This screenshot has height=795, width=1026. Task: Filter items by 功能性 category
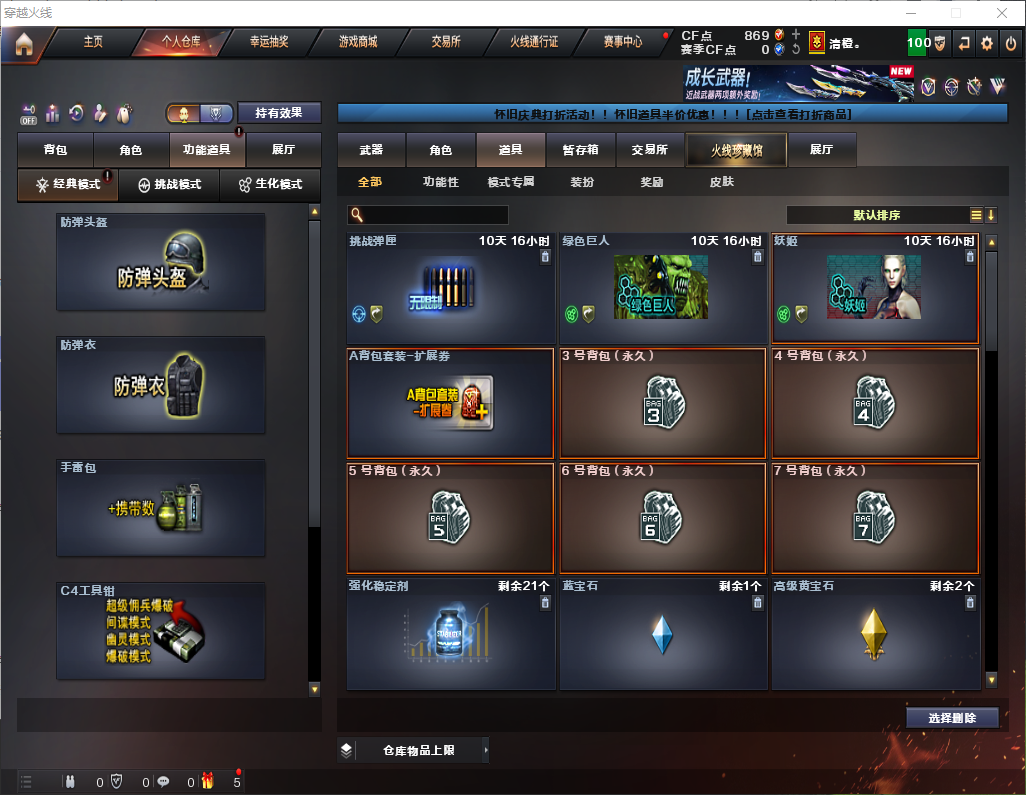pos(440,182)
